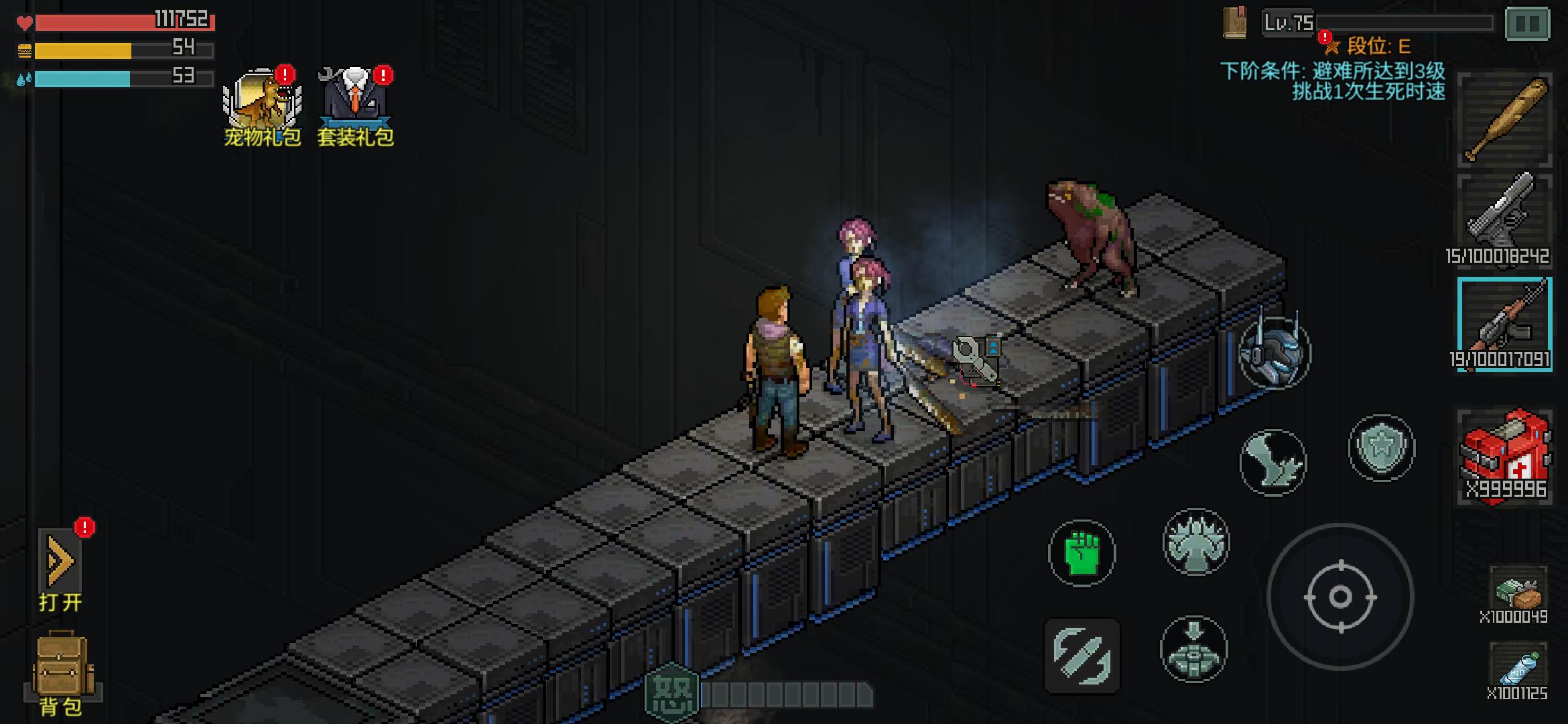
Task: Pause the game with the top-right button
Action: coord(1527,24)
